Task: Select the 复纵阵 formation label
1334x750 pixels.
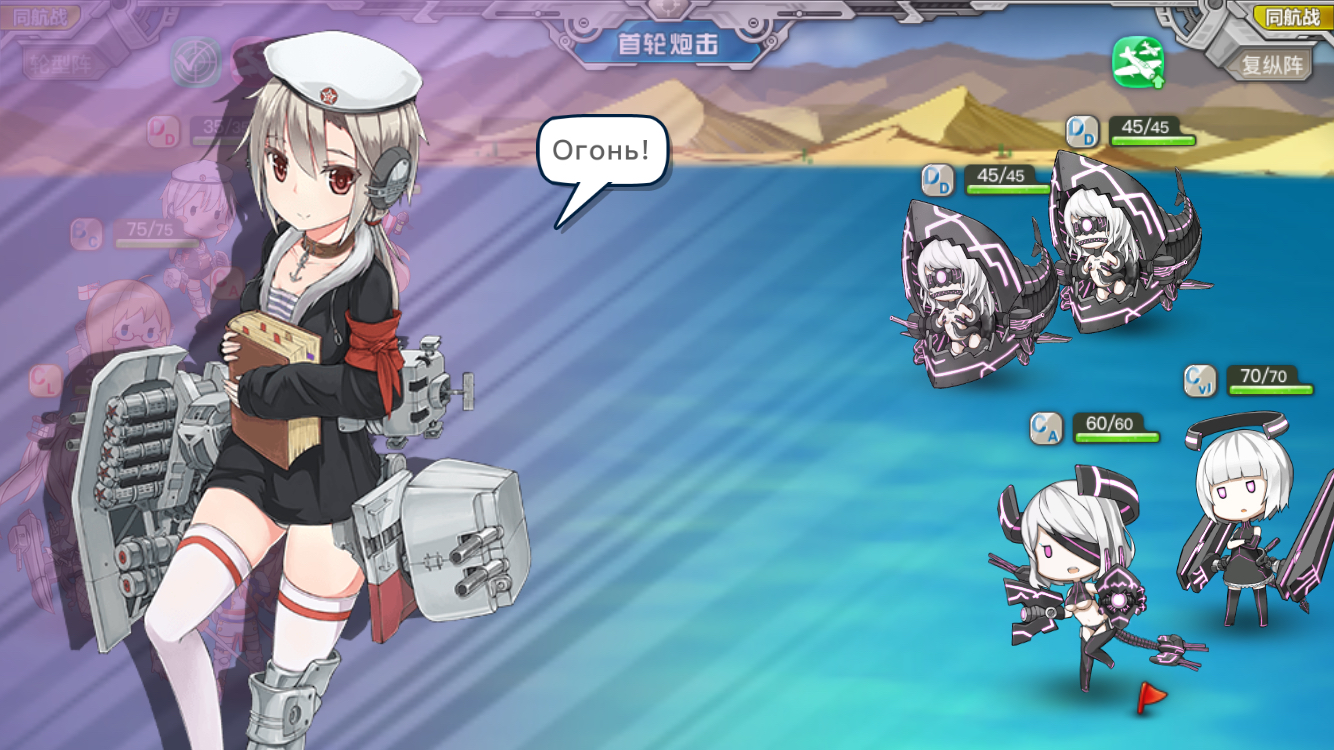Action: (1272, 65)
